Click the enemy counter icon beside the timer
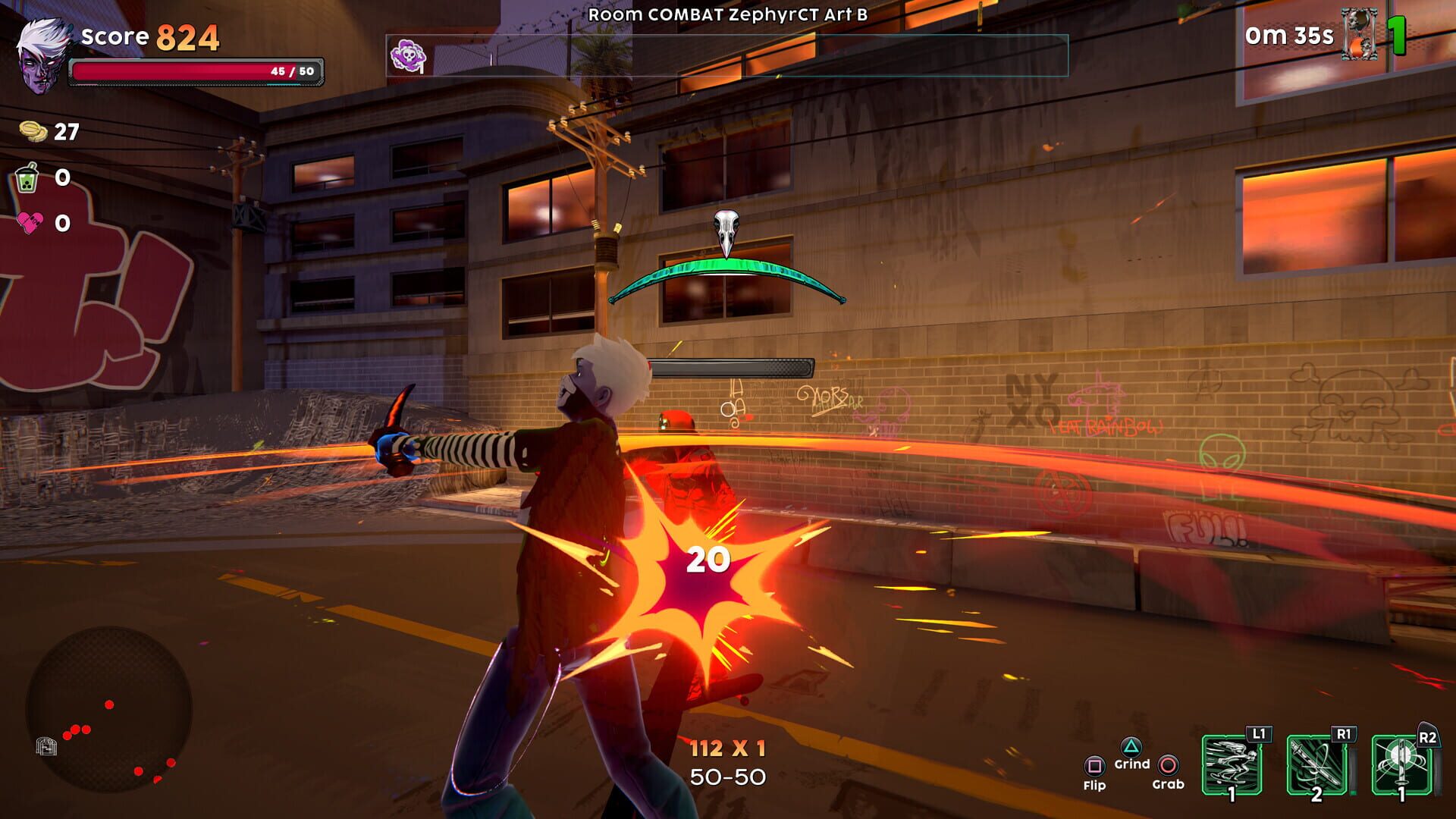 tap(1359, 35)
